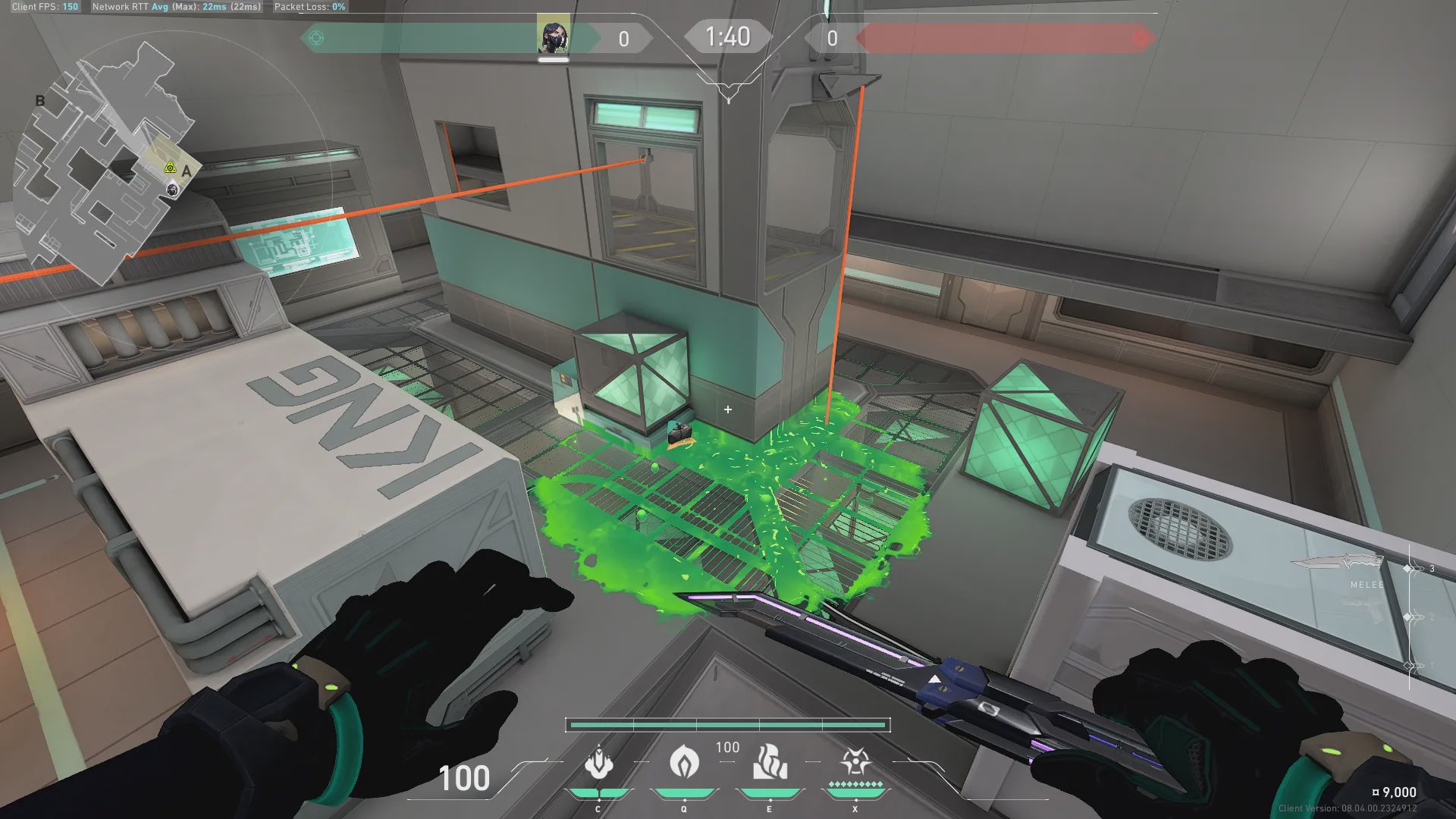Choose the Toxic Screen ability icon
Image resolution: width=1456 pixels, height=819 pixels.
(769, 762)
